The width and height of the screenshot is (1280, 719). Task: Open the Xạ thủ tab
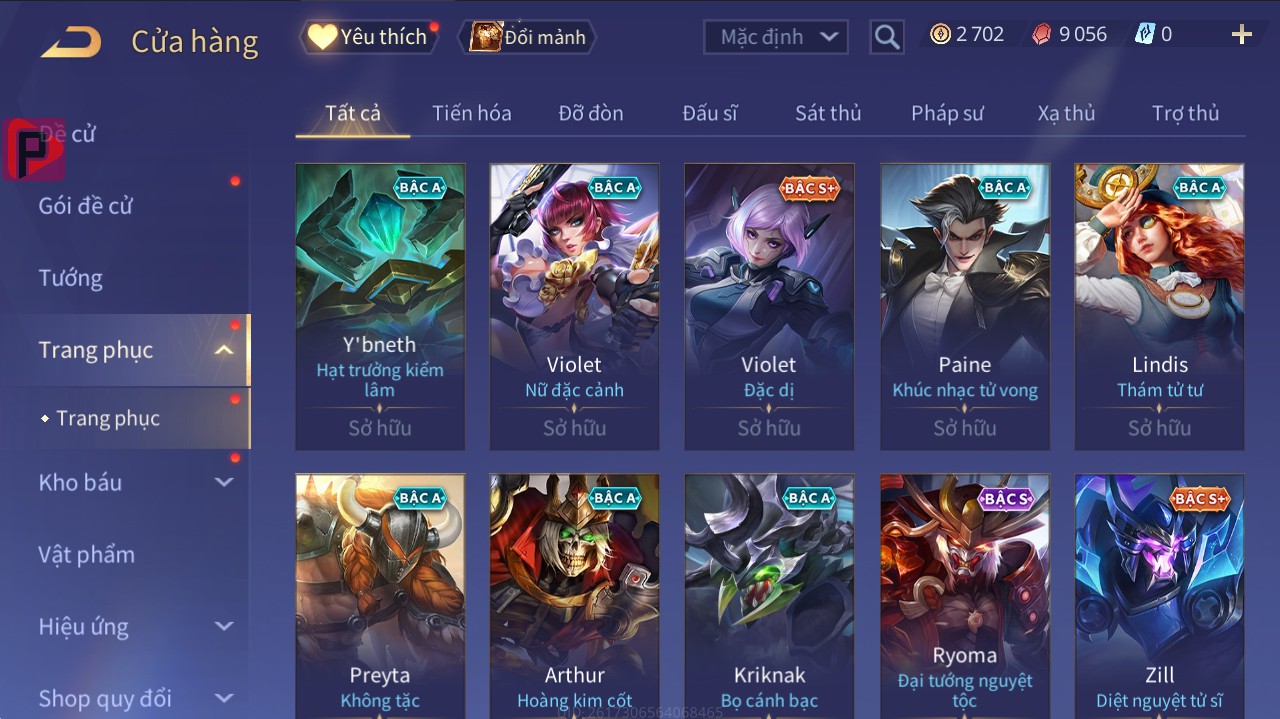[x=1066, y=113]
